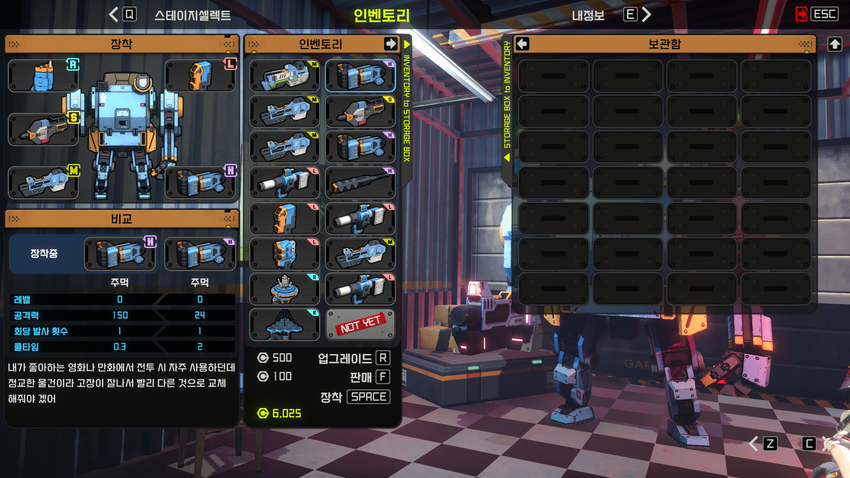Select the equipped M slot gun
Viewport: 850px width, 478px height.
coord(43,183)
